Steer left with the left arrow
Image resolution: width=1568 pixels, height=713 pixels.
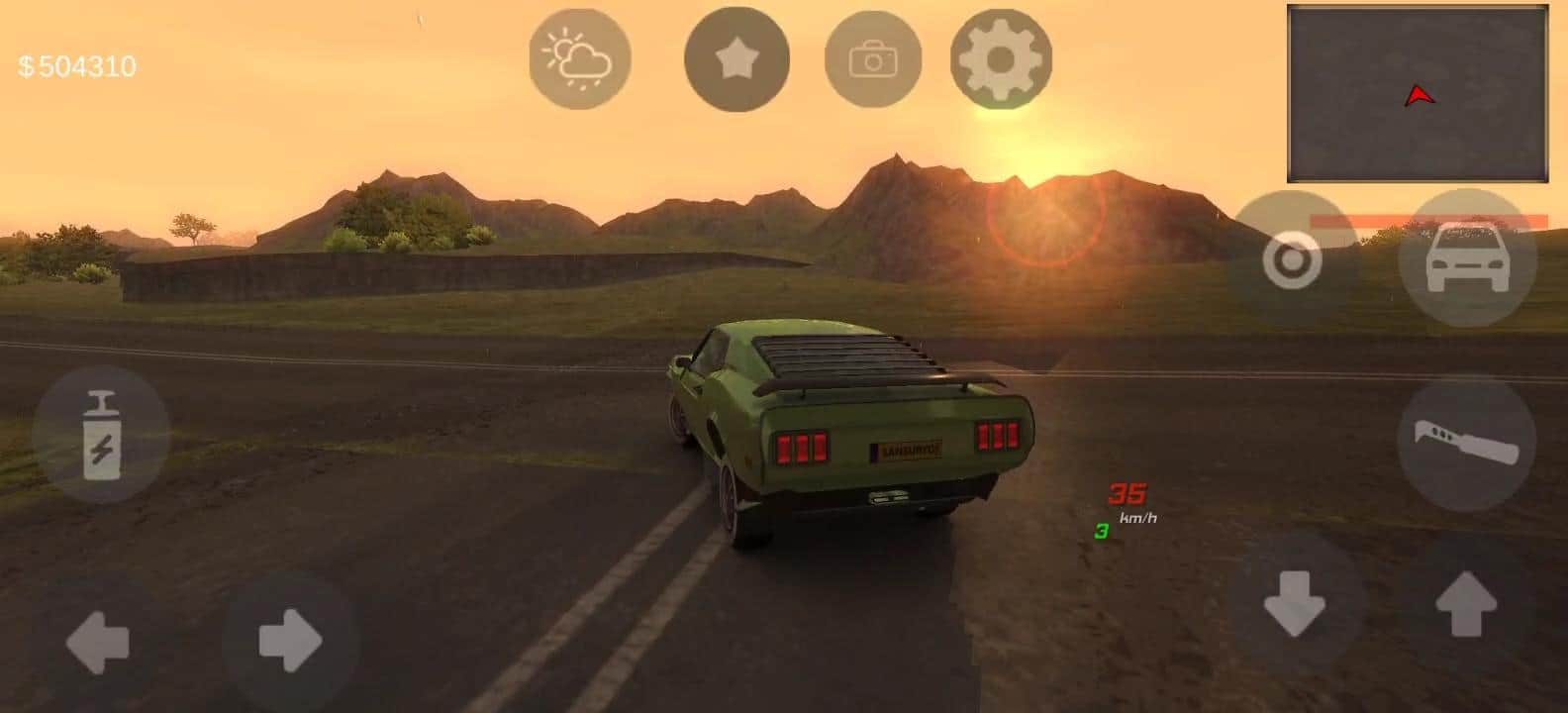coord(97,641)
